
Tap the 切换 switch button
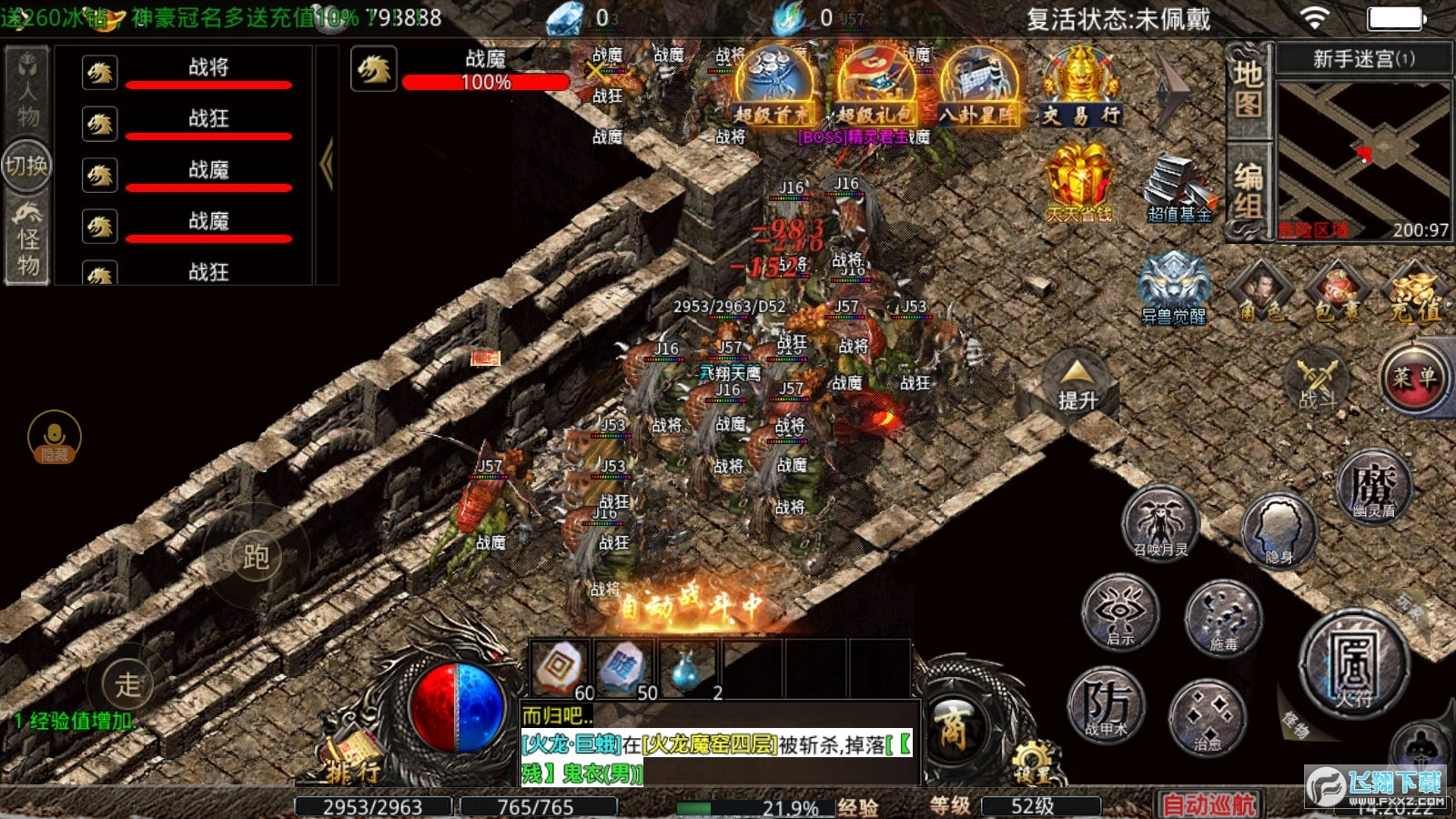pyautogui.click(x=26, y=166)
